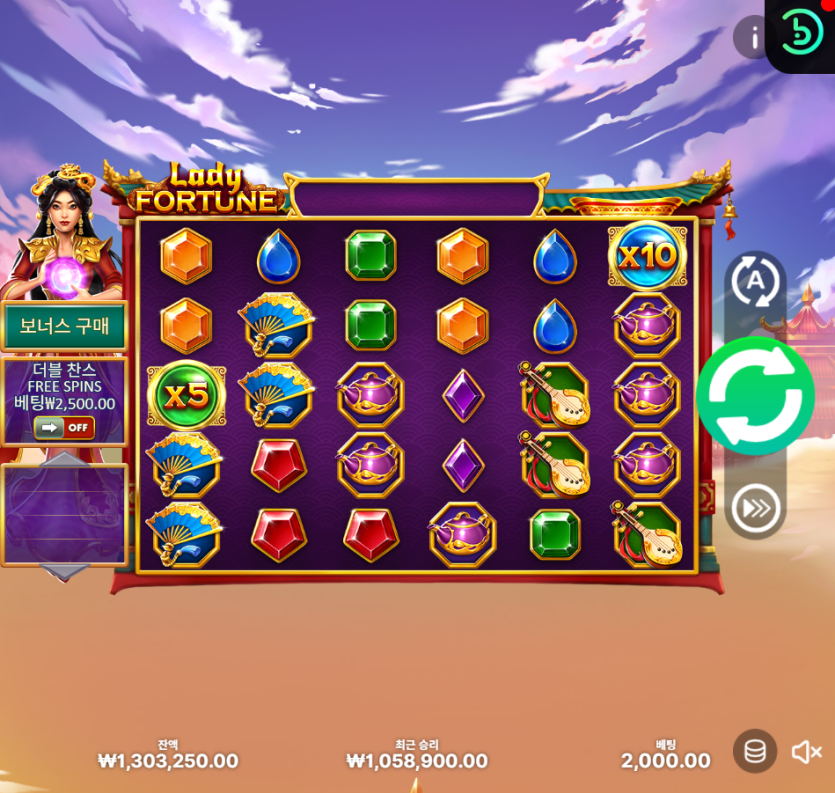
Task: Click the green overlay logo icon
Action: (801, 32)
